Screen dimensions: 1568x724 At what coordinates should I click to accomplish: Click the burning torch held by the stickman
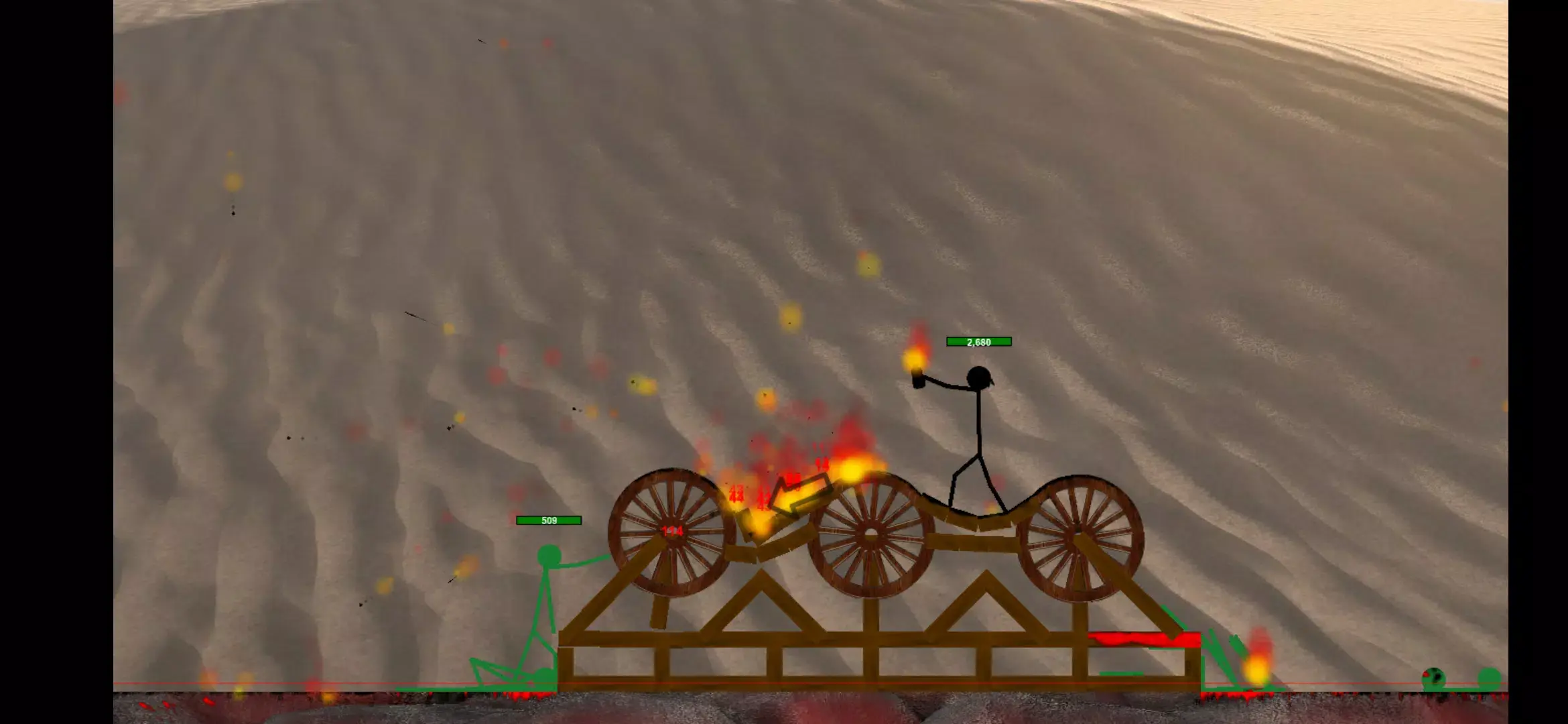[x=917, y=367]
